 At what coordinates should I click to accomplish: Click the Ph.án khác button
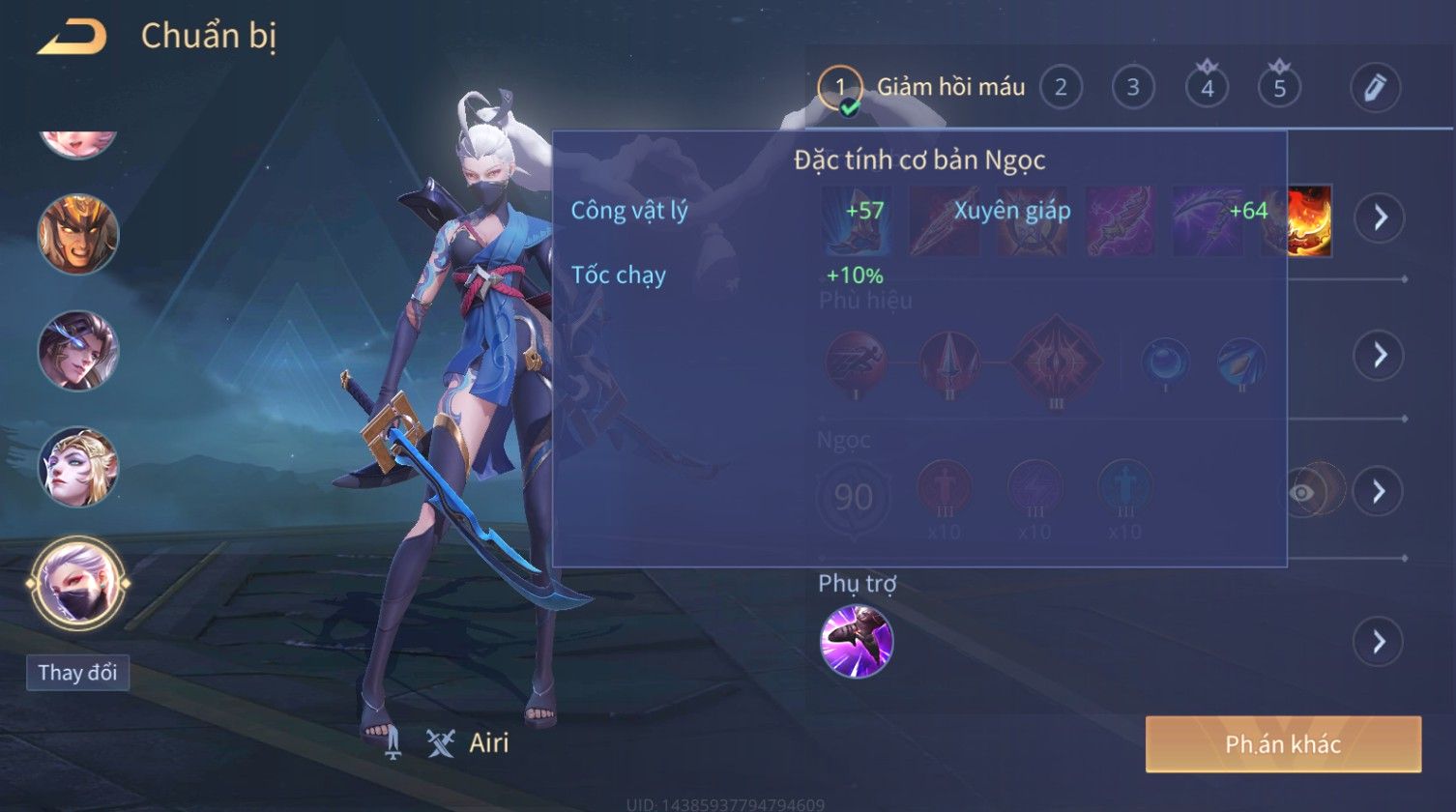1283,743
